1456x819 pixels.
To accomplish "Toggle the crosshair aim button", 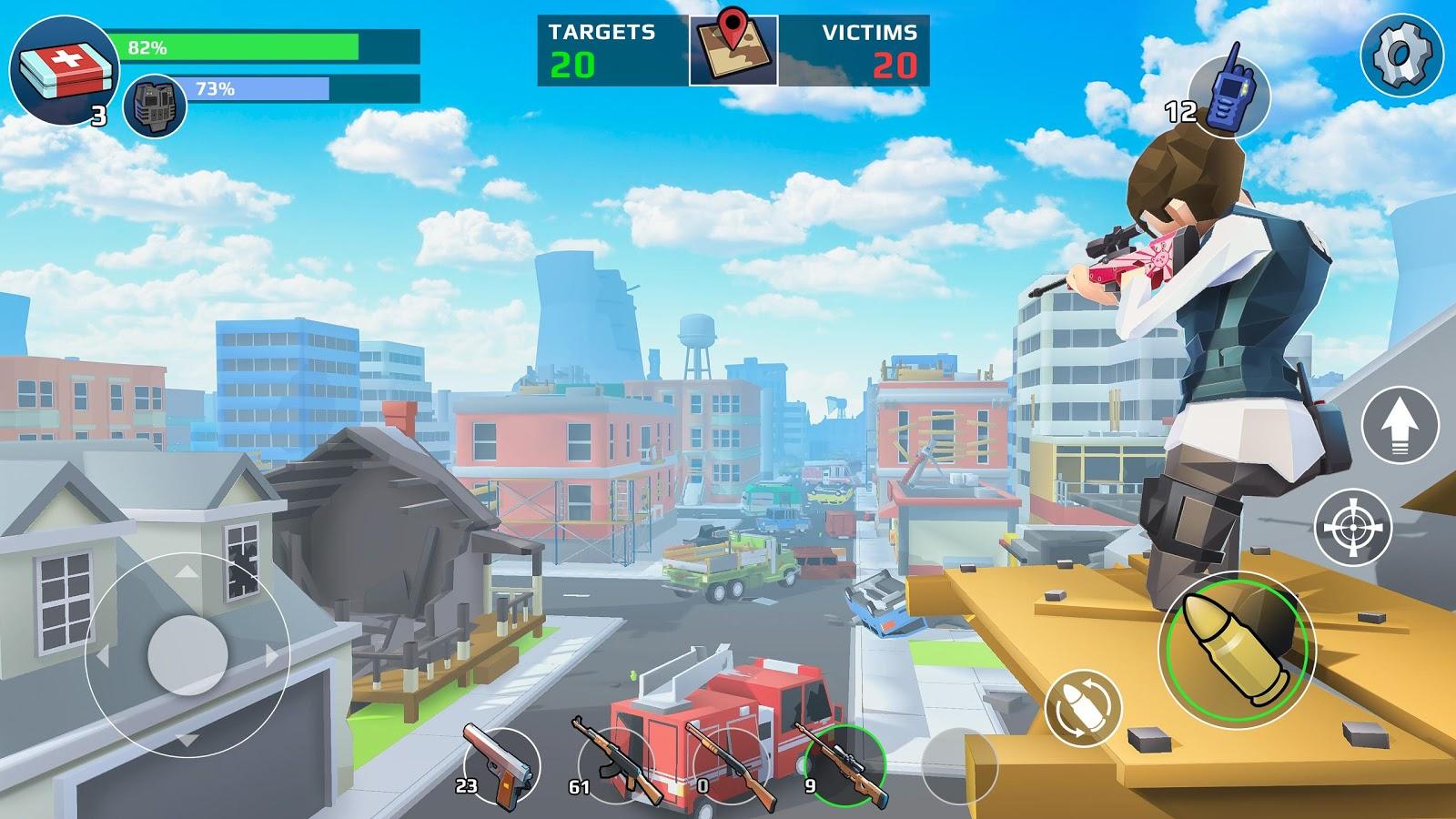I will (x=1353, y=526).
